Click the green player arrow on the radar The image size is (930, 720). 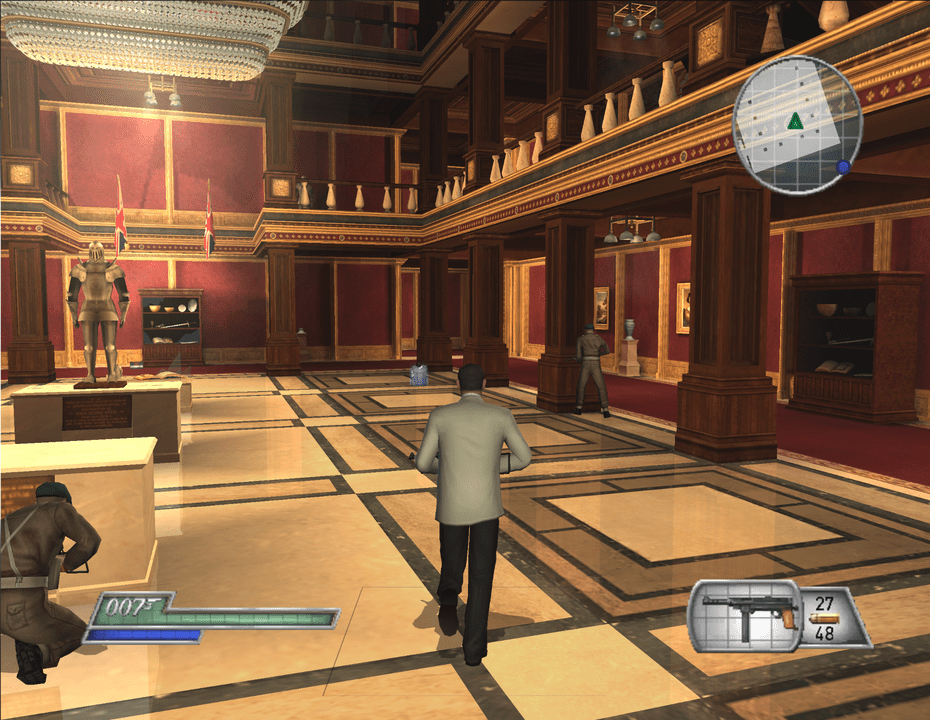(x=795, y=121)
